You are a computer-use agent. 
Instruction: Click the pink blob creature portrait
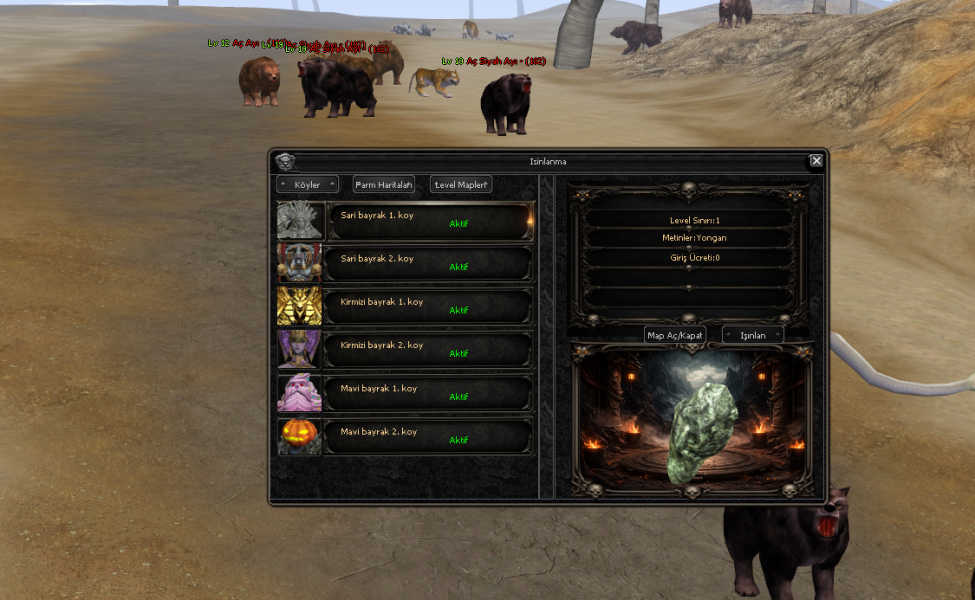pyautogui.click(x=300, y=393)
